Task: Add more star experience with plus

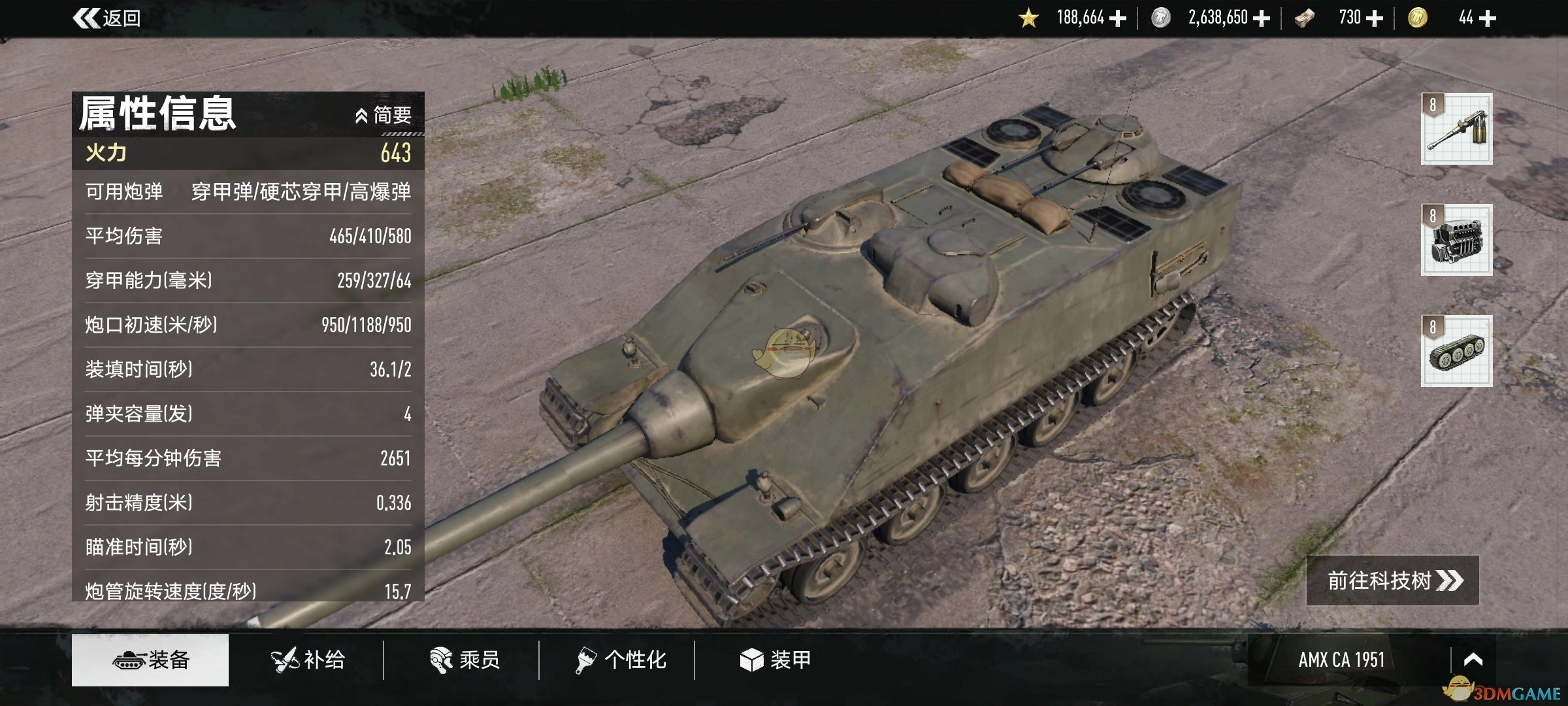Action: coord(1118,18)
